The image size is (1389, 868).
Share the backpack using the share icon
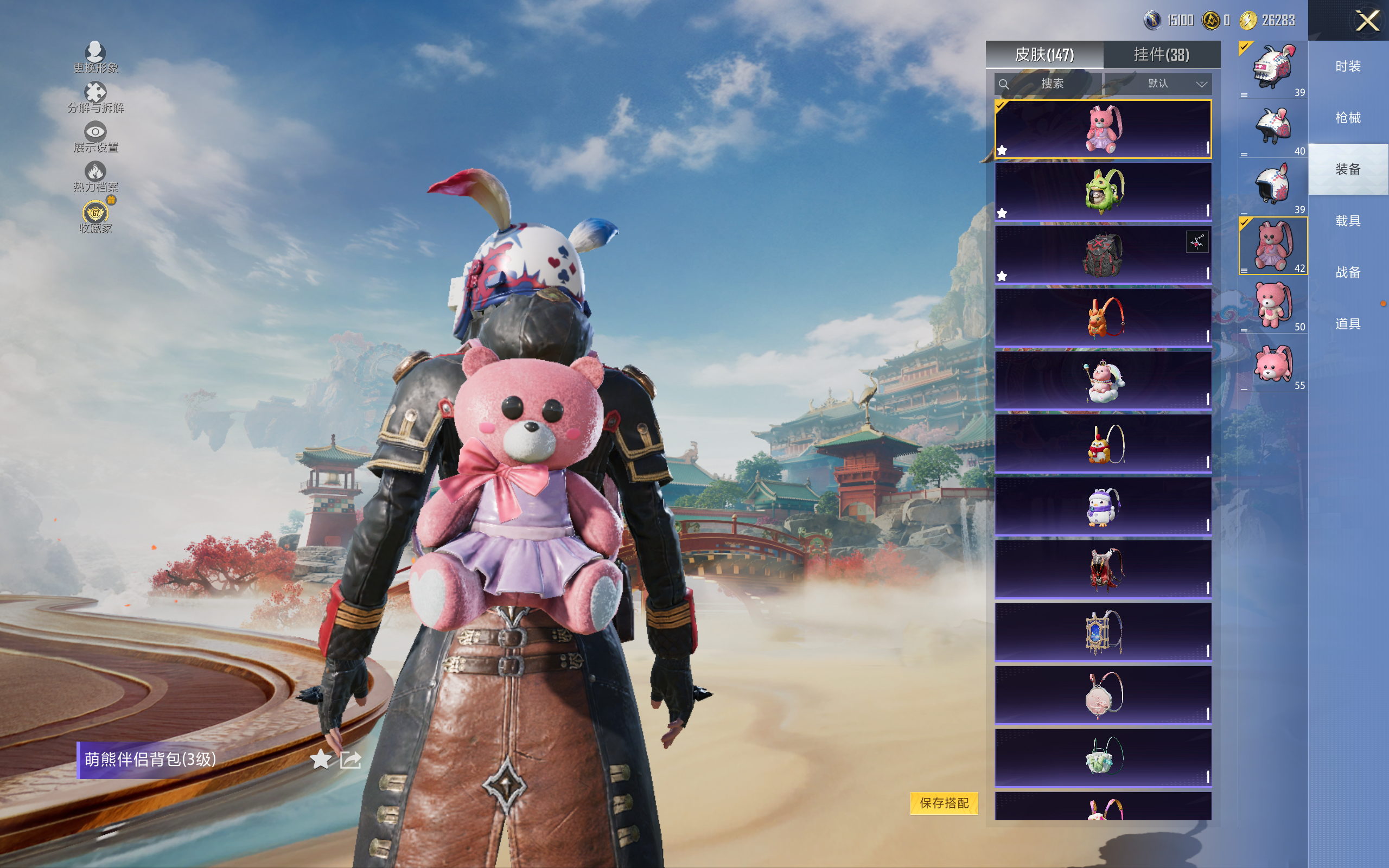[350, 759]
